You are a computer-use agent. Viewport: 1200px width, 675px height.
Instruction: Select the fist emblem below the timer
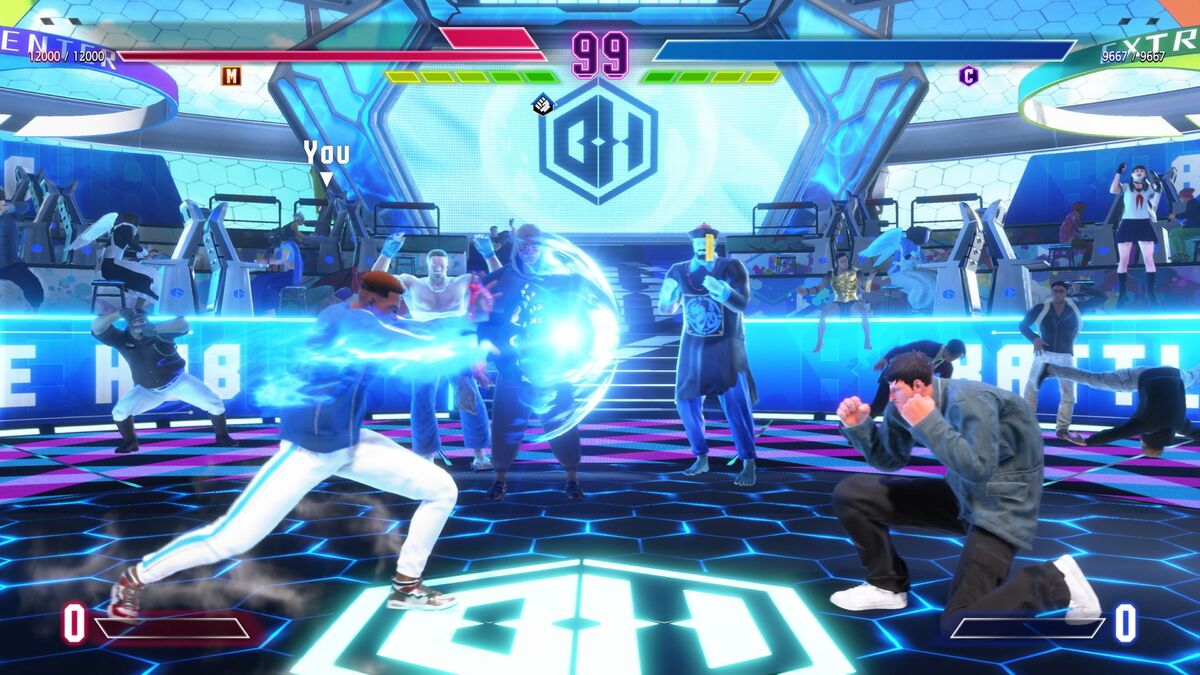click(542, 103)
